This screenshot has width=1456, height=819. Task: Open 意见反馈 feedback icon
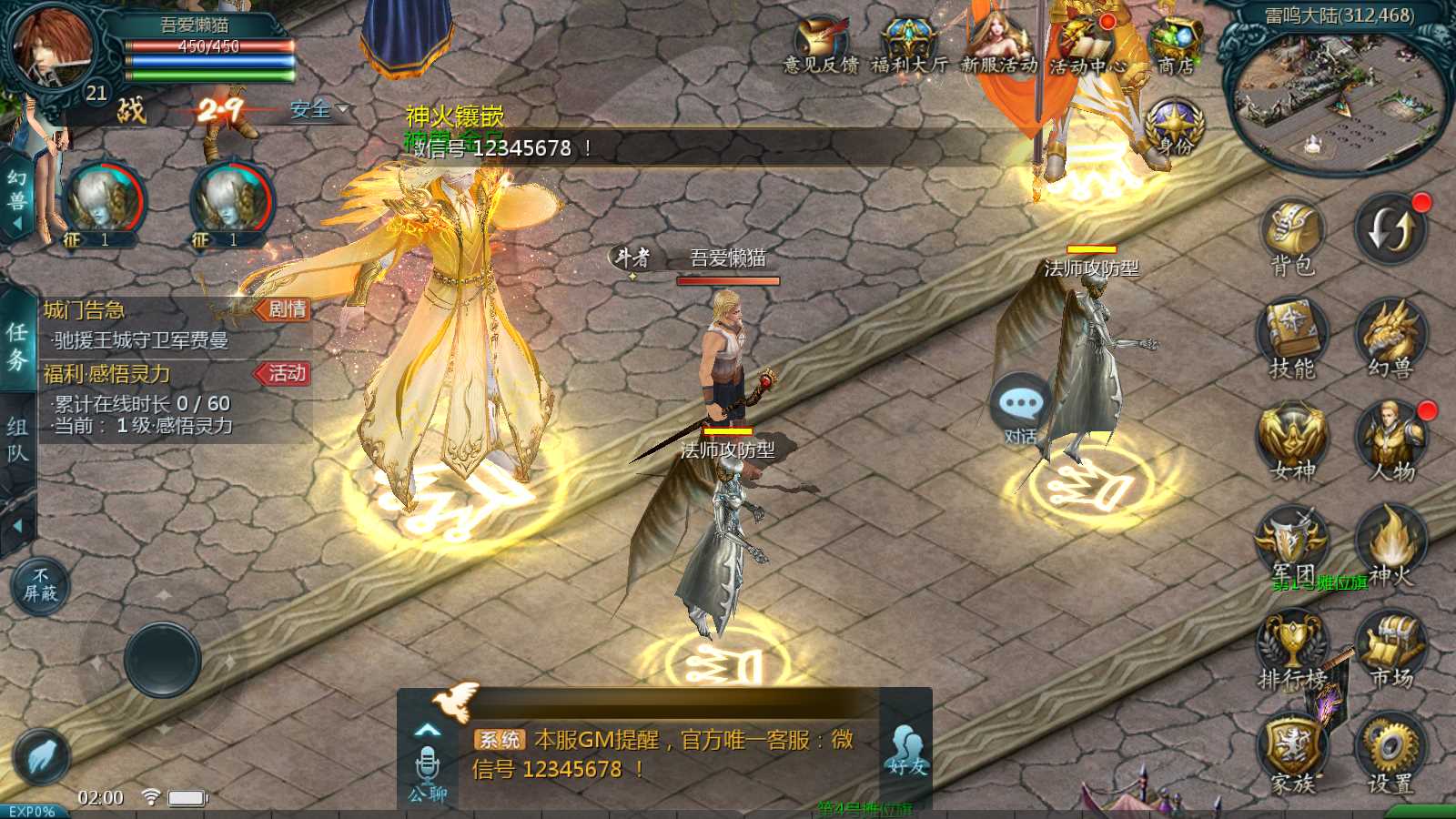point(821,45)
